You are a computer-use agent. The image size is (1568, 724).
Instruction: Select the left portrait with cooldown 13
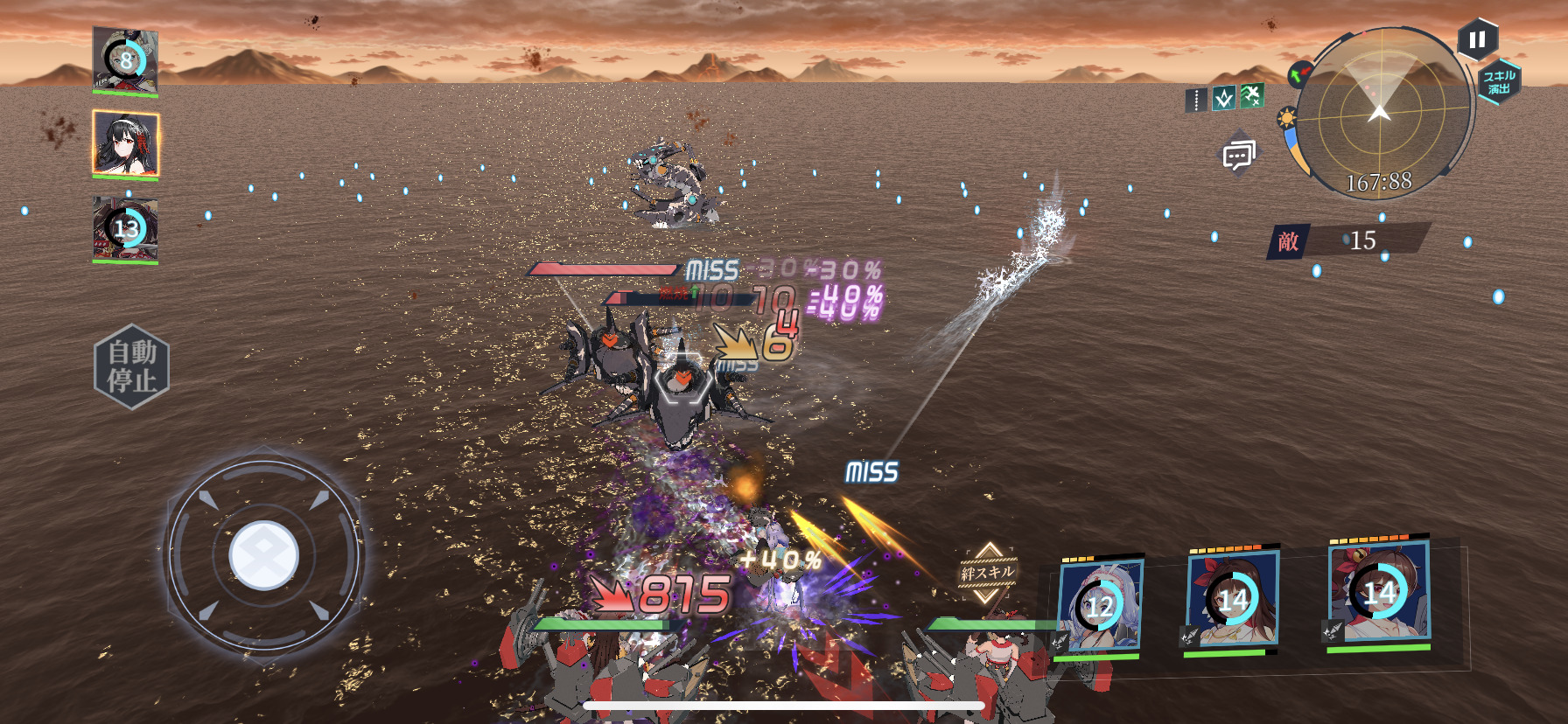coord(125,228)
